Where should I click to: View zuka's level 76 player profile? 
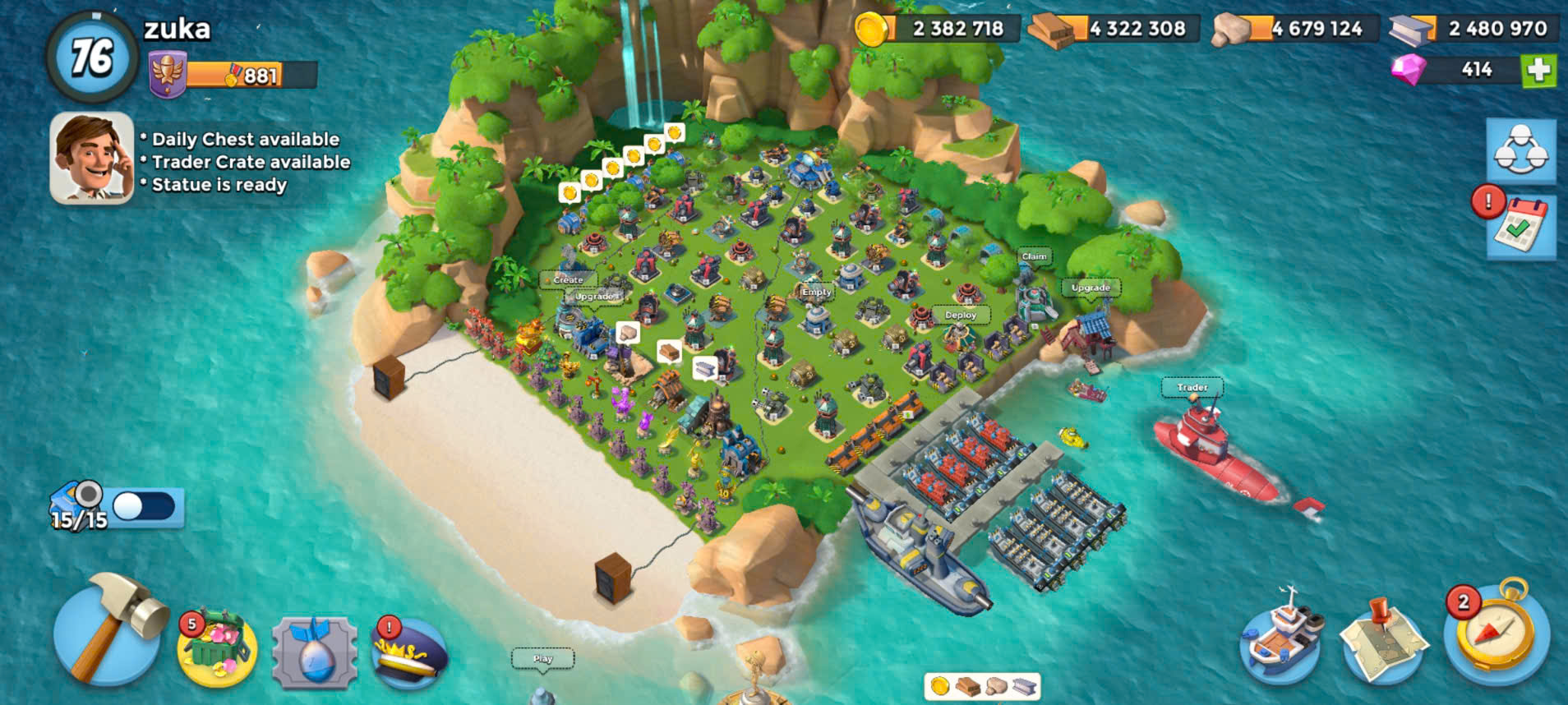(x=92, y=56)
